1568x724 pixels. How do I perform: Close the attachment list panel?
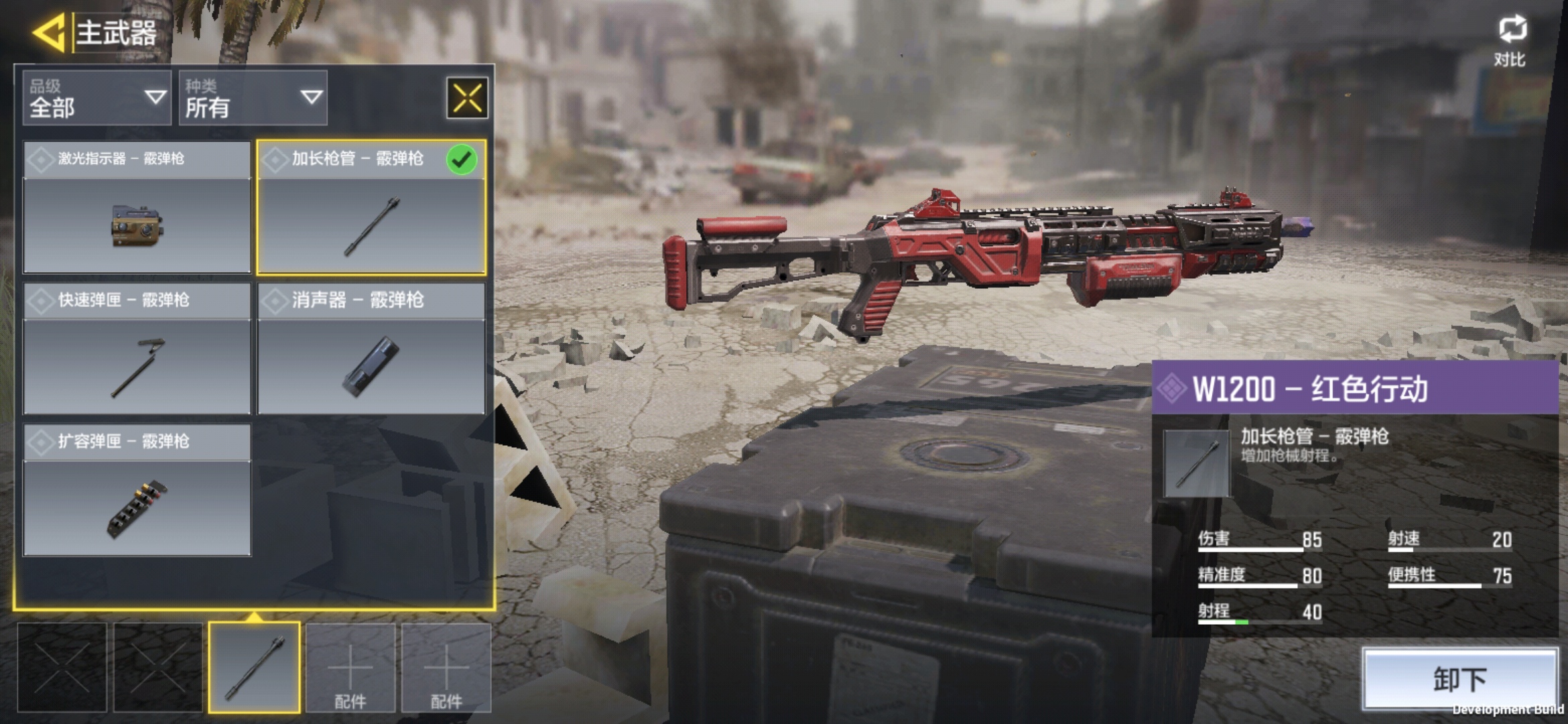pos(467,98)
